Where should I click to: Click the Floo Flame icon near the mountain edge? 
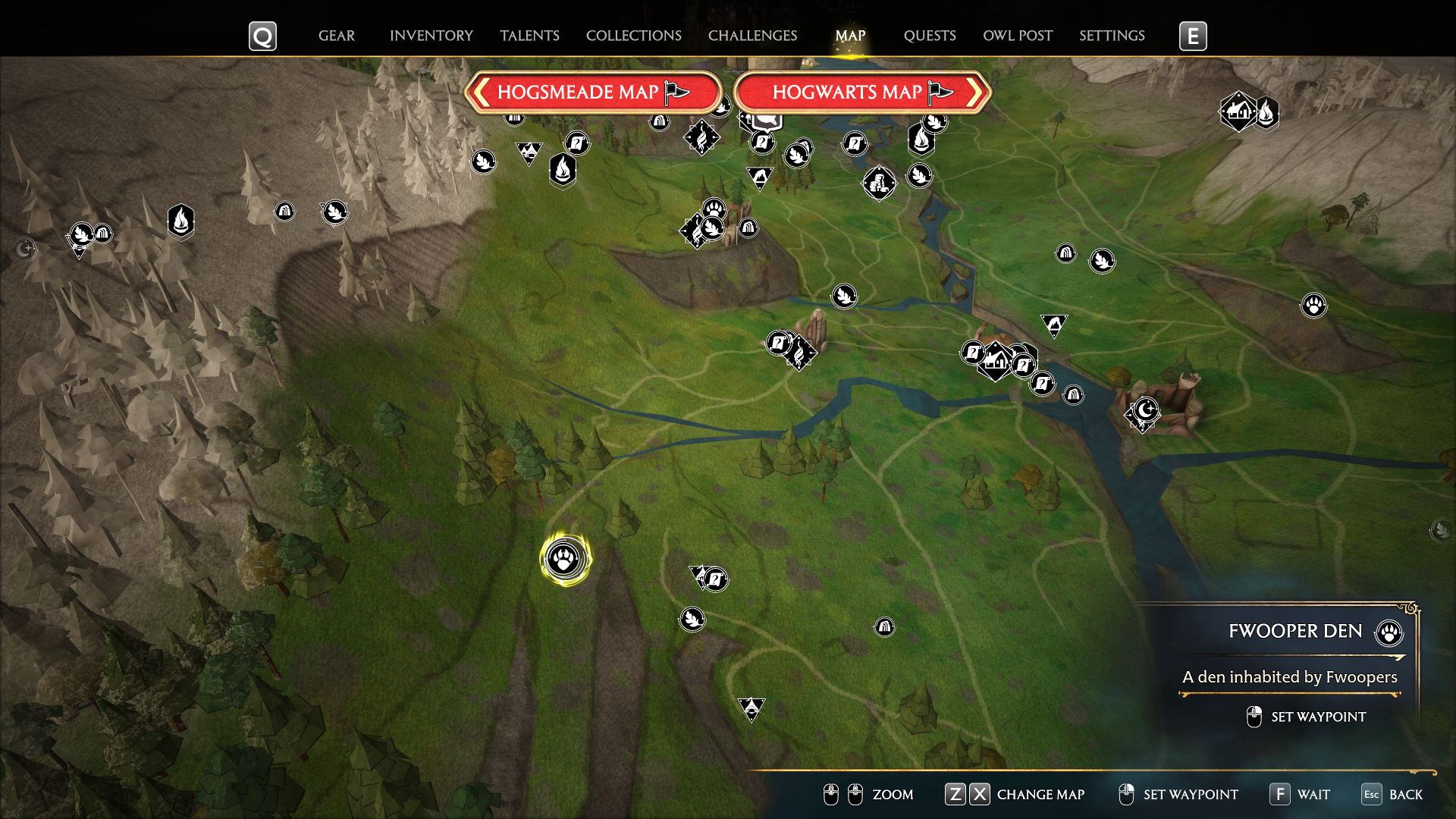point(180,222)
